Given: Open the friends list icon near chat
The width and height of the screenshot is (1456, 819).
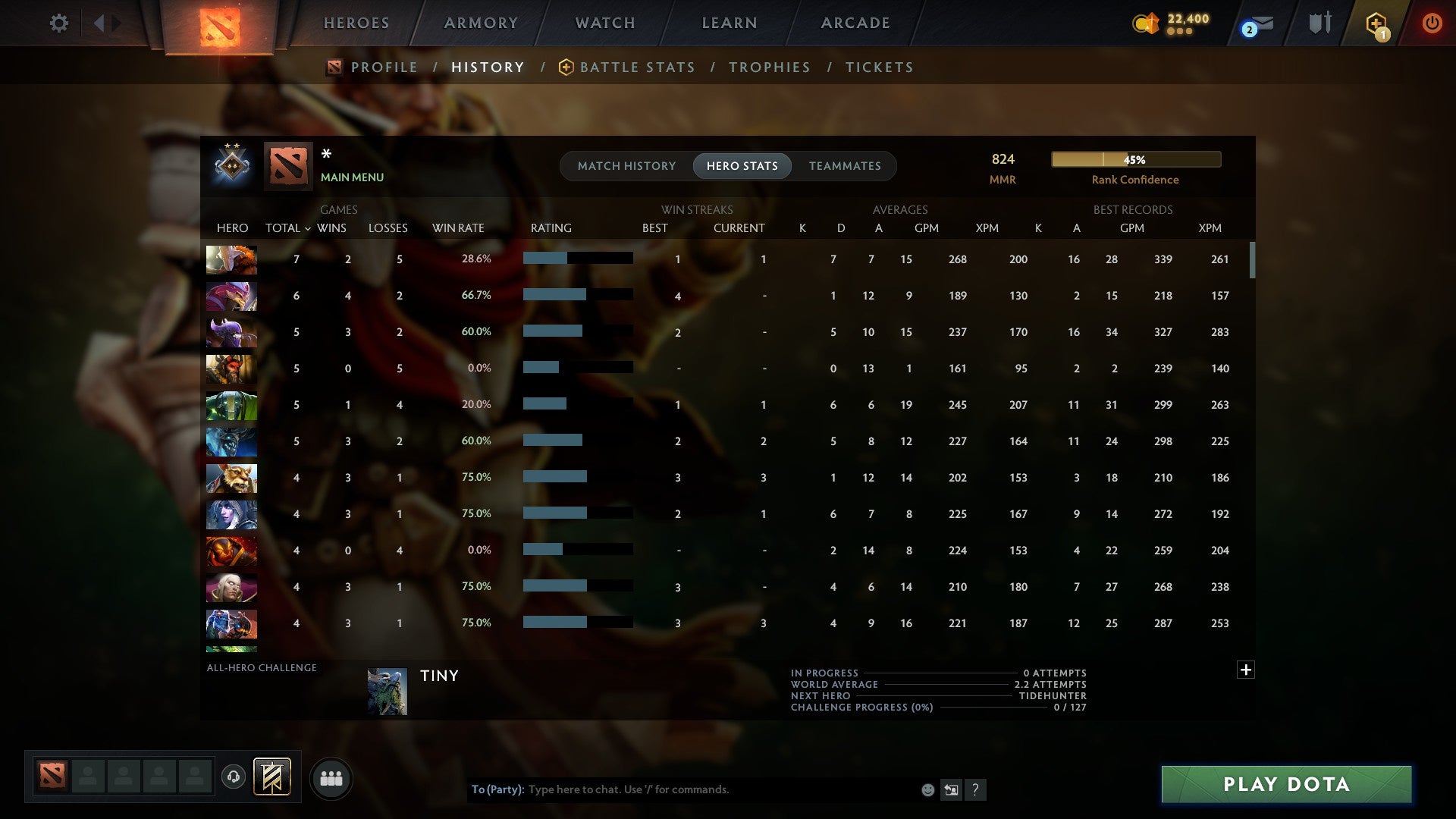Looking at the screenshot, I should (330, 777).
